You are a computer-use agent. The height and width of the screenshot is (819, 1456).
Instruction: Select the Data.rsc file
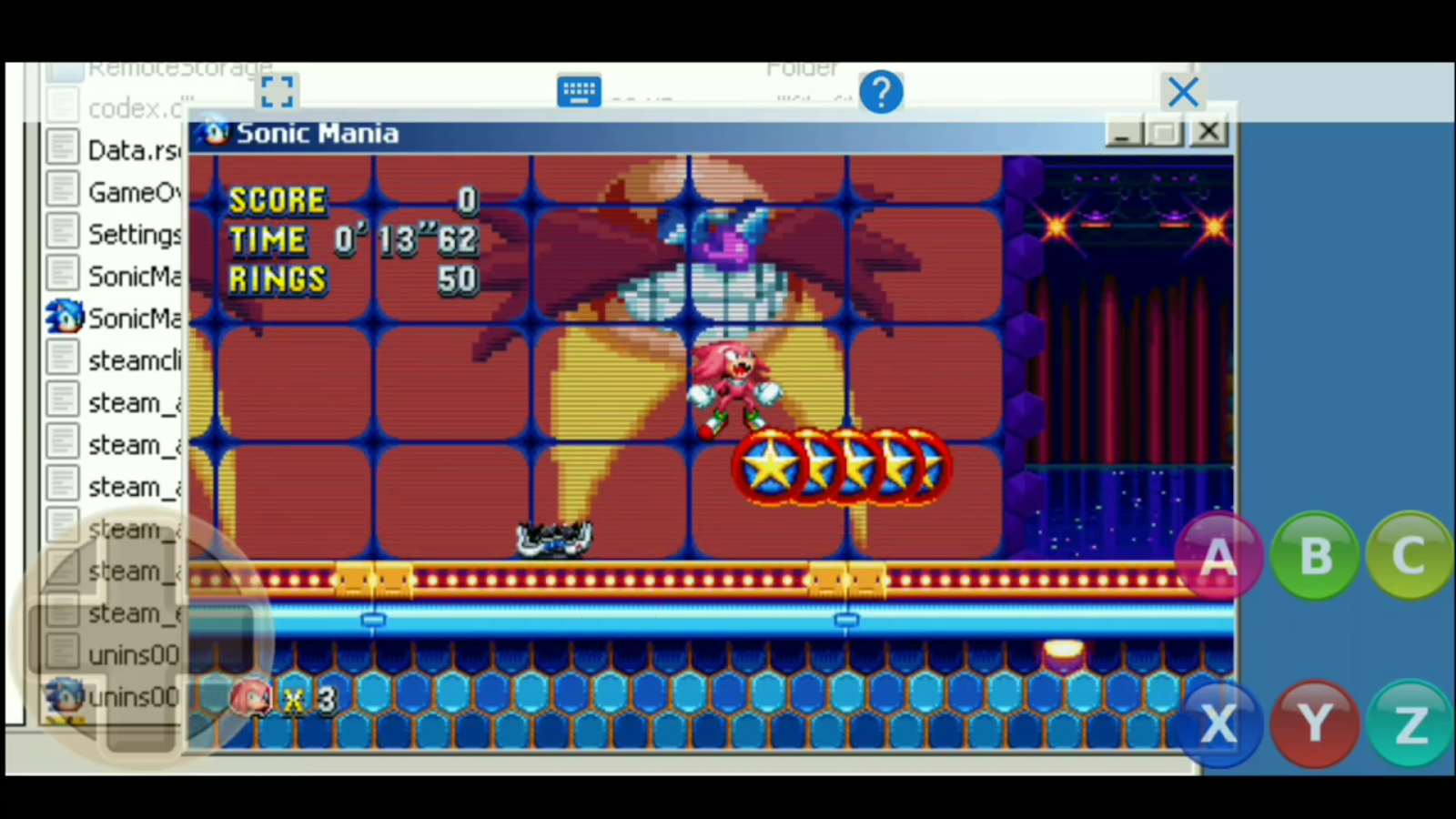(x=123, y=150)
